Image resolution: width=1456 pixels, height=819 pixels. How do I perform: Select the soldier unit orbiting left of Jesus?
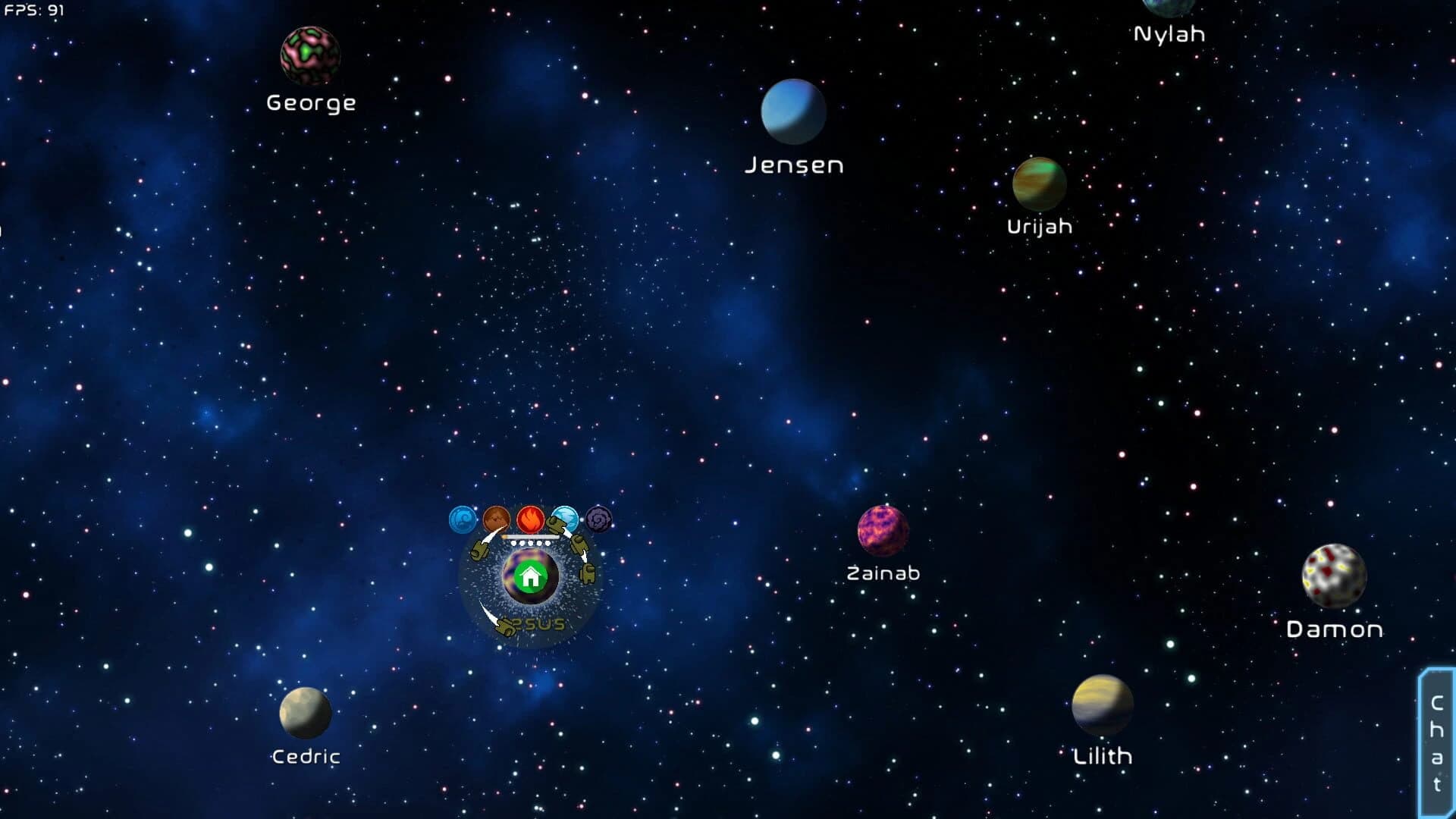[x=480, y=551]
